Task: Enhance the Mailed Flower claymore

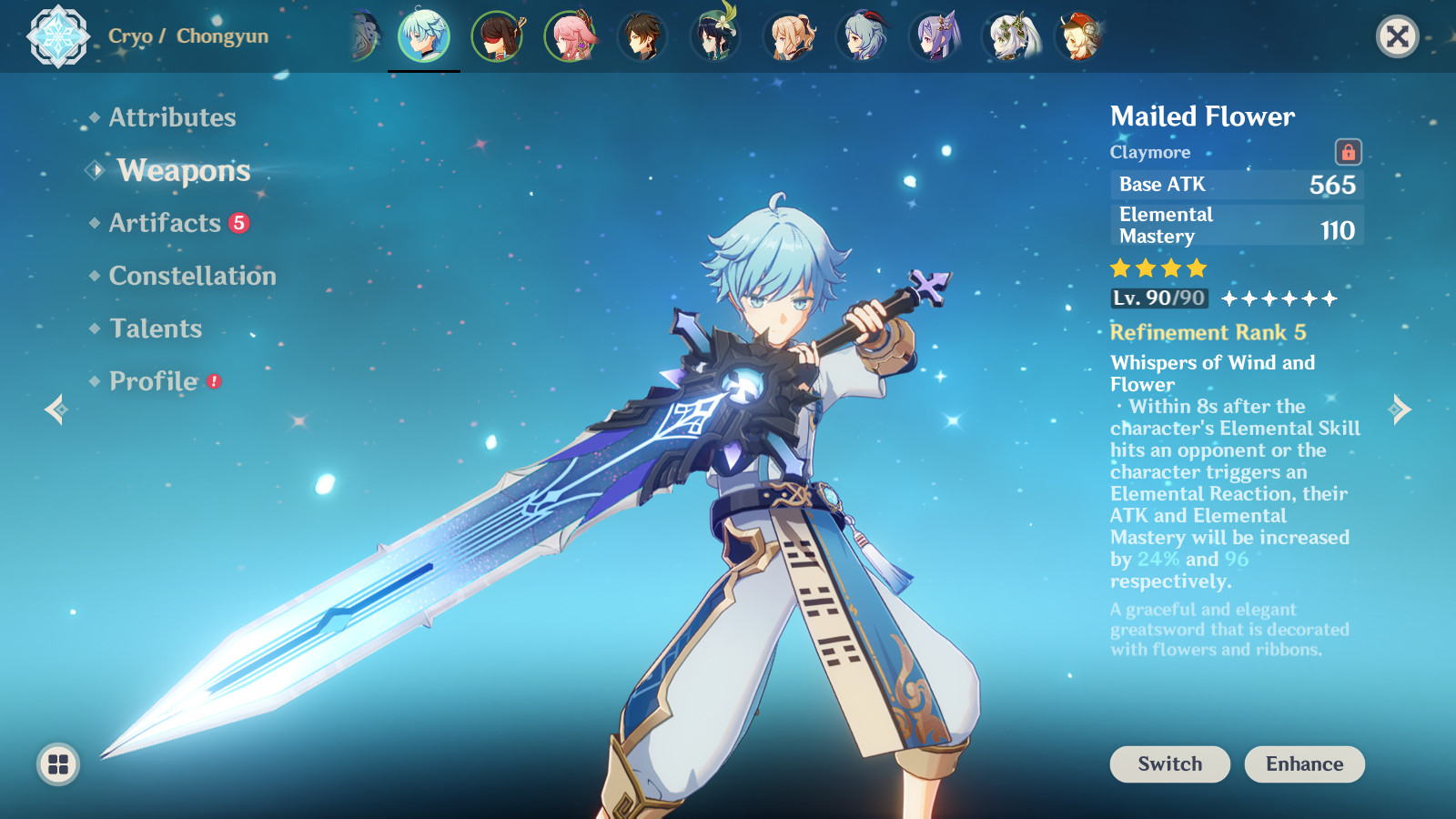Action: [x=1304, y=764]
